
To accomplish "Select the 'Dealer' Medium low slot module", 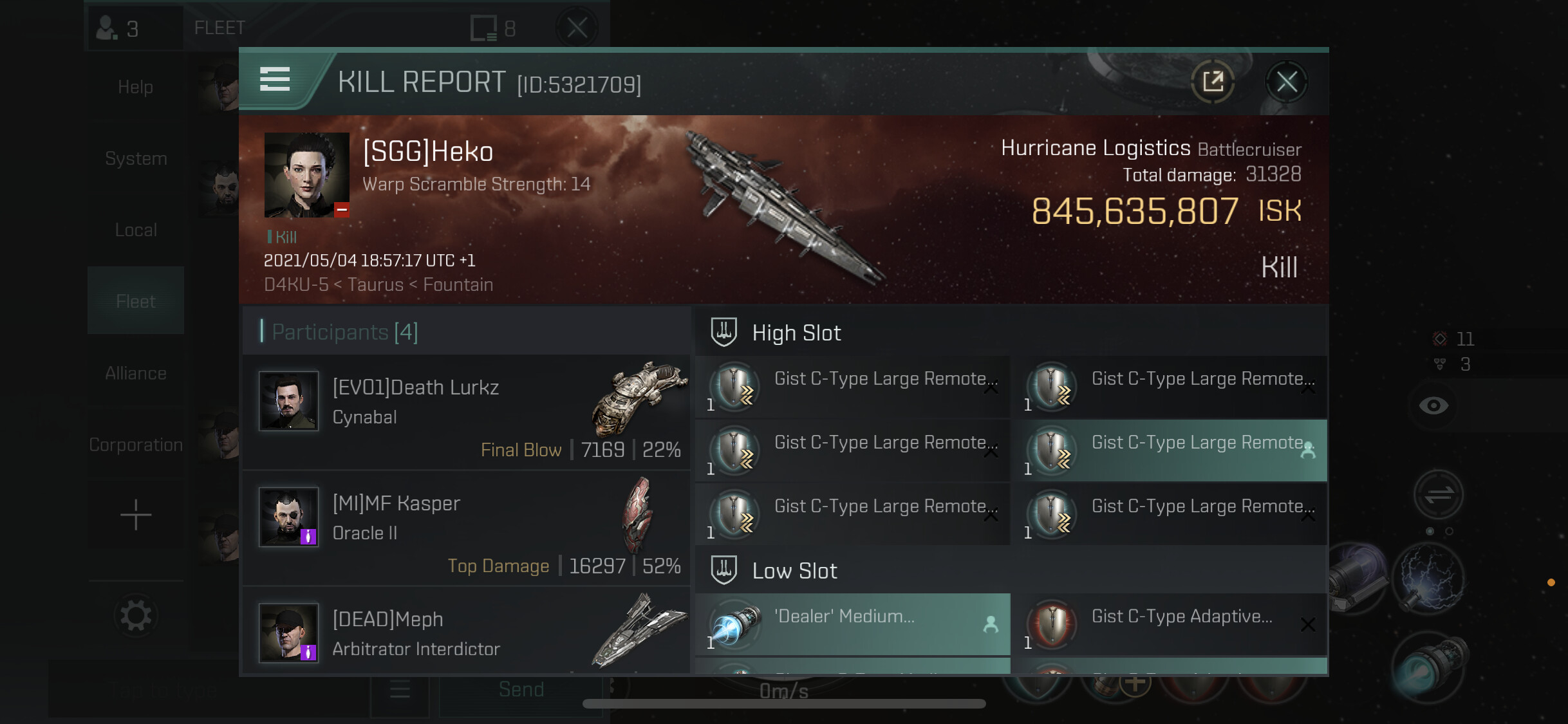I will (853, 624).
